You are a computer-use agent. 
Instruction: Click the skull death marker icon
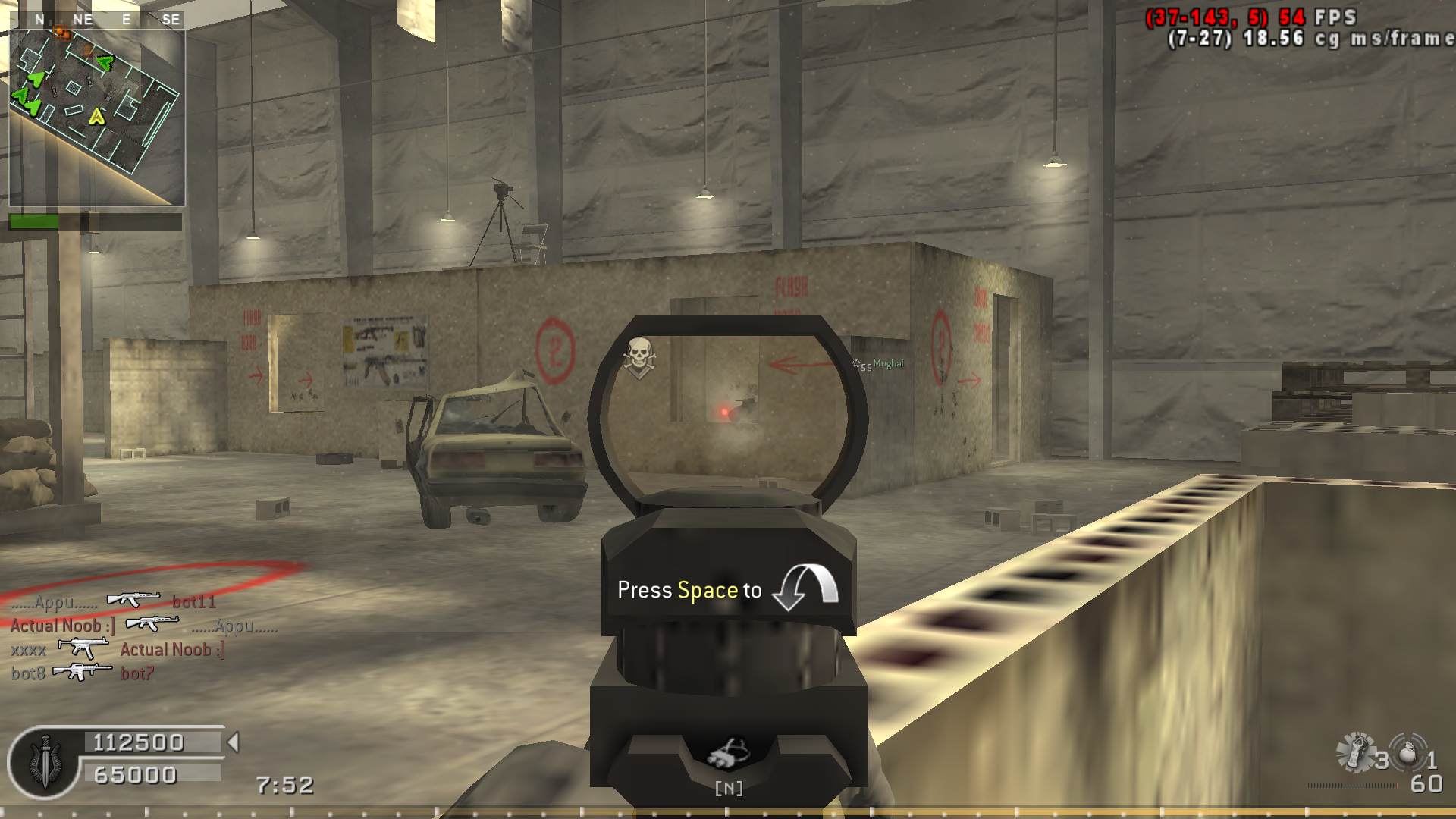click(639, 356)
